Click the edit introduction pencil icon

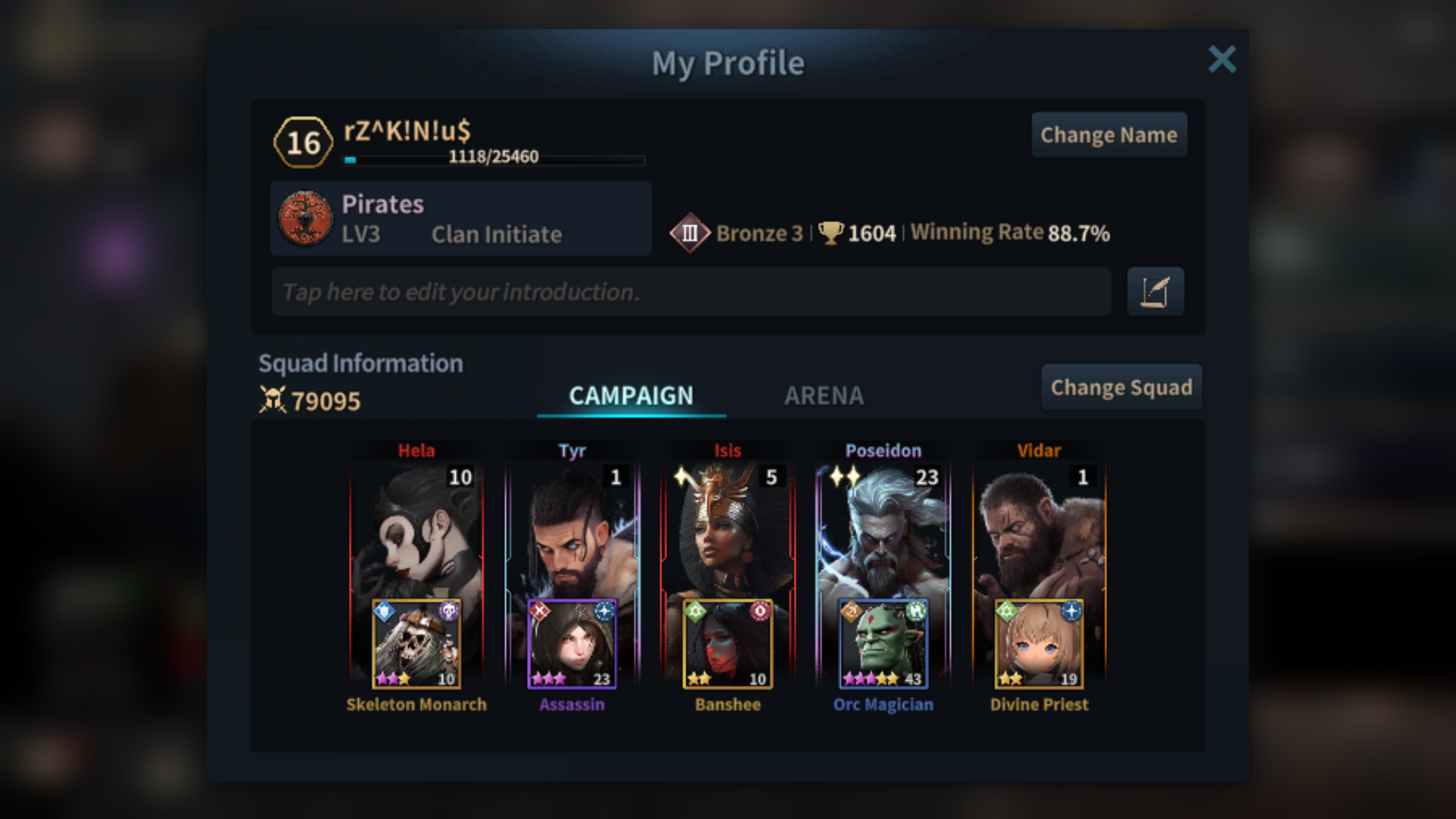[x=1155, y=292]
